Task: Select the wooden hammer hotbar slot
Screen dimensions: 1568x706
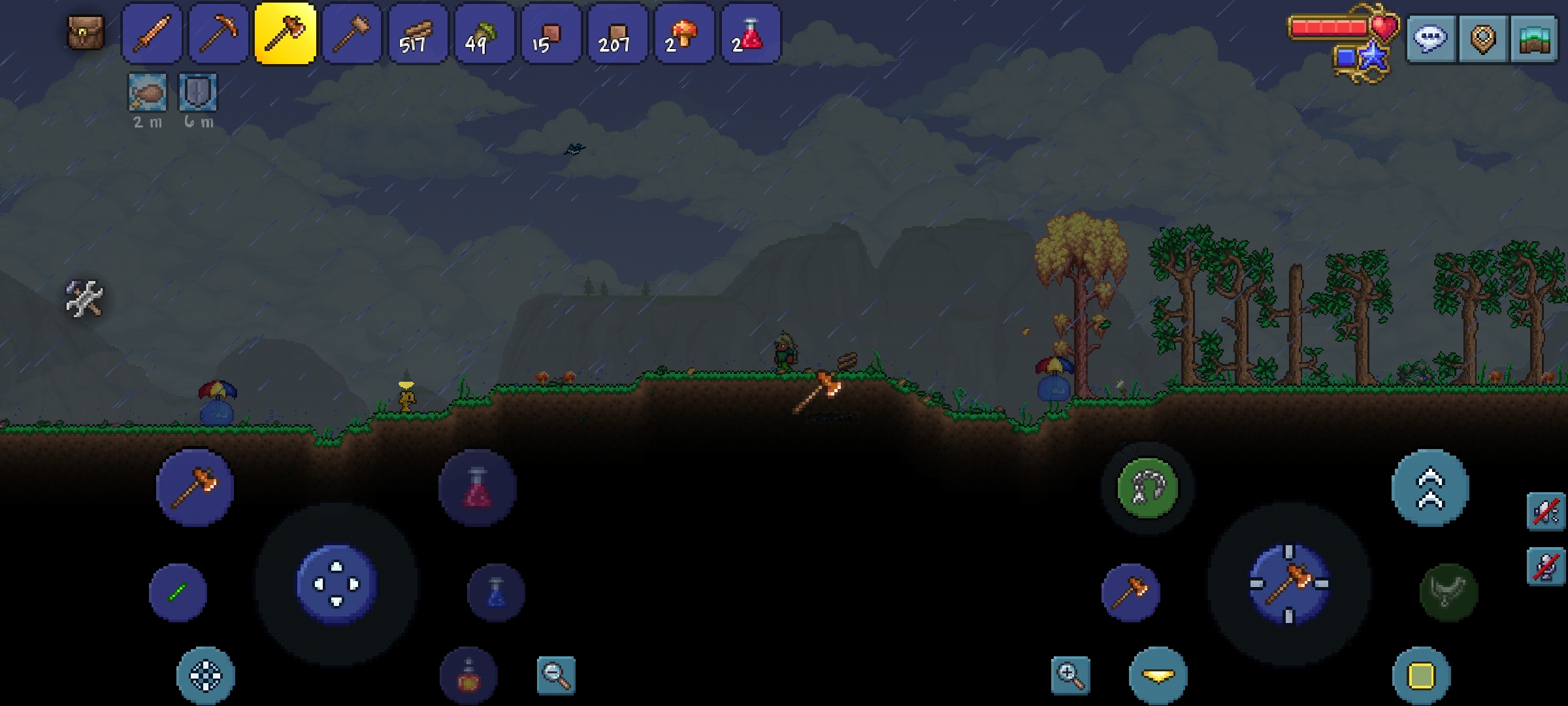Action: (x=351, y=33)
